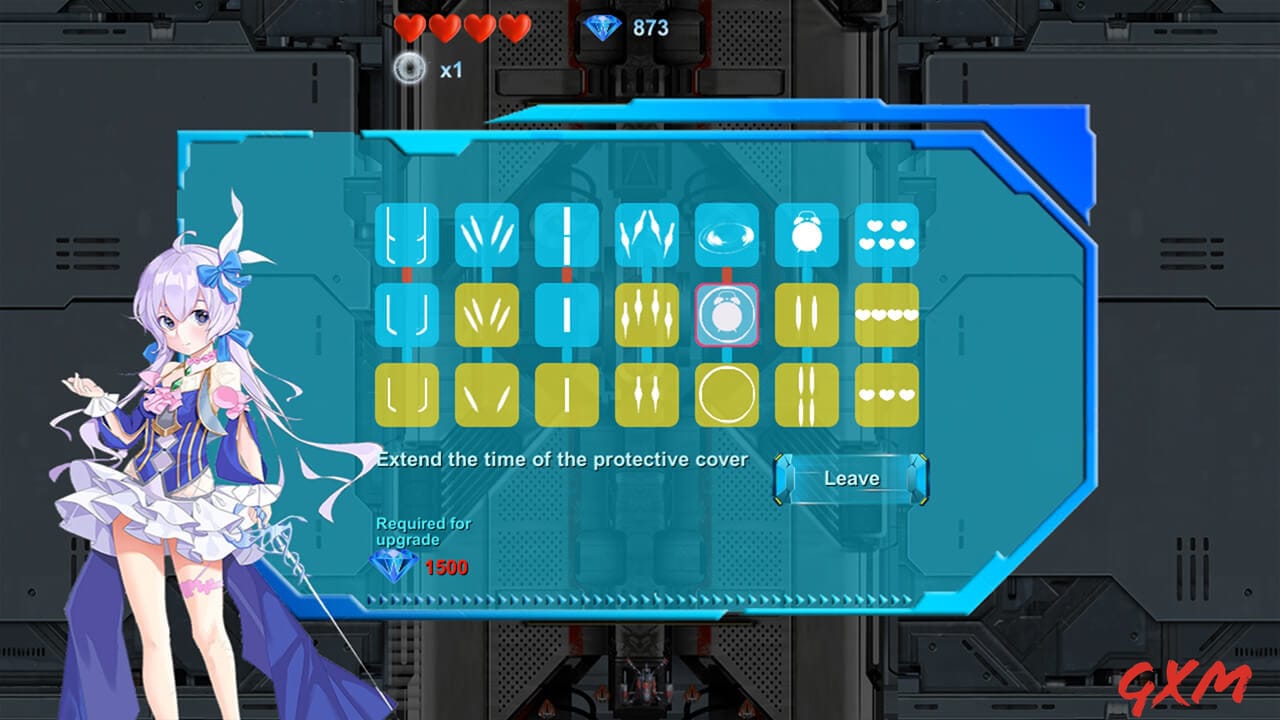Click the bottom-row single spread shot upgrade
This screenshot has width=1280, height=720.
click(487, 394)
